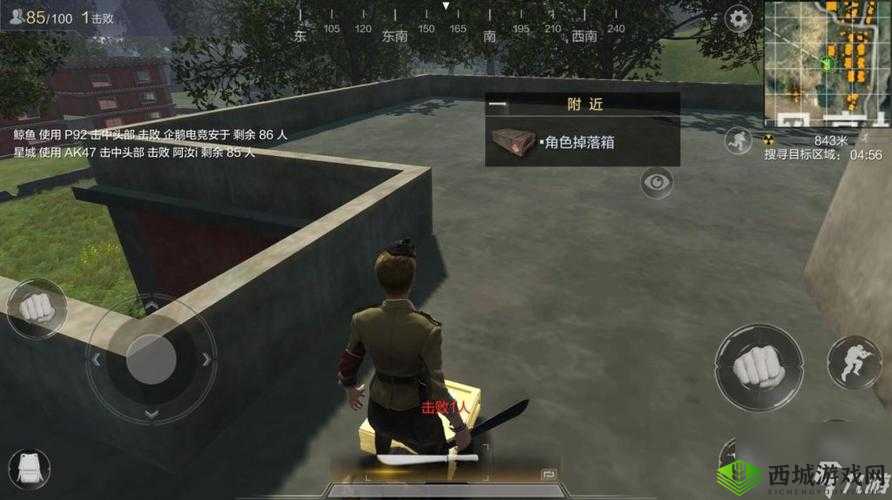Toggle the eye free-look button
The image size is (892, 500).
[x=656, y=182]
